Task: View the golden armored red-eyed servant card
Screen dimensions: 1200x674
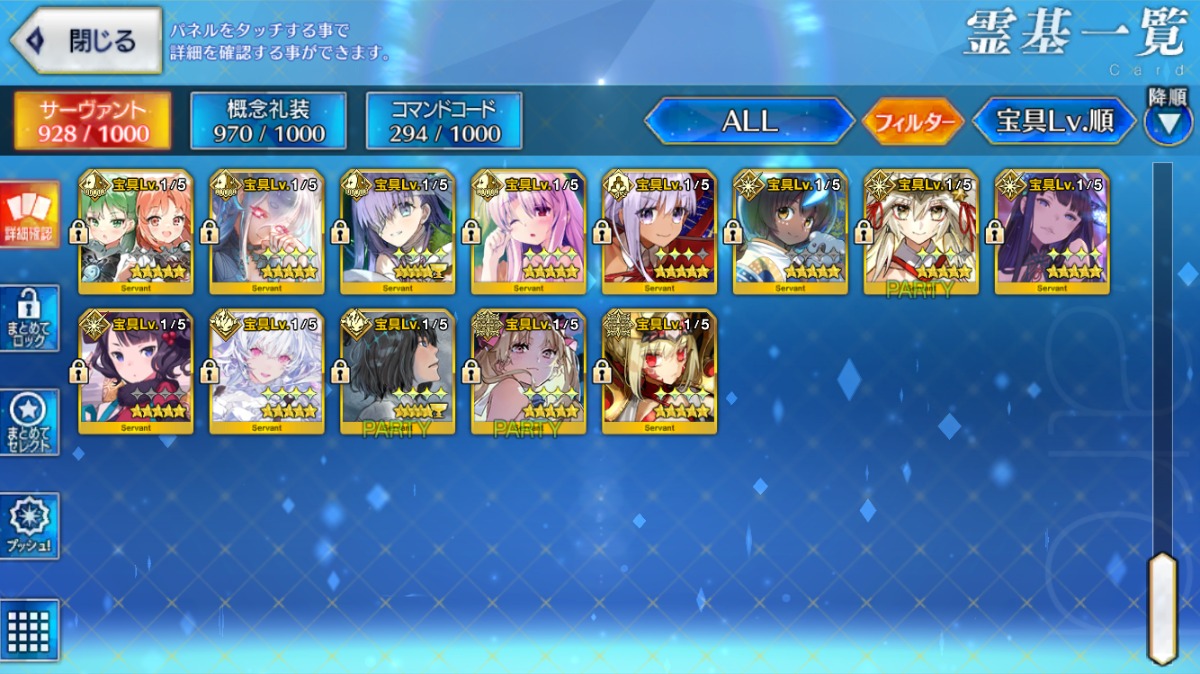Action: point(659,372)
